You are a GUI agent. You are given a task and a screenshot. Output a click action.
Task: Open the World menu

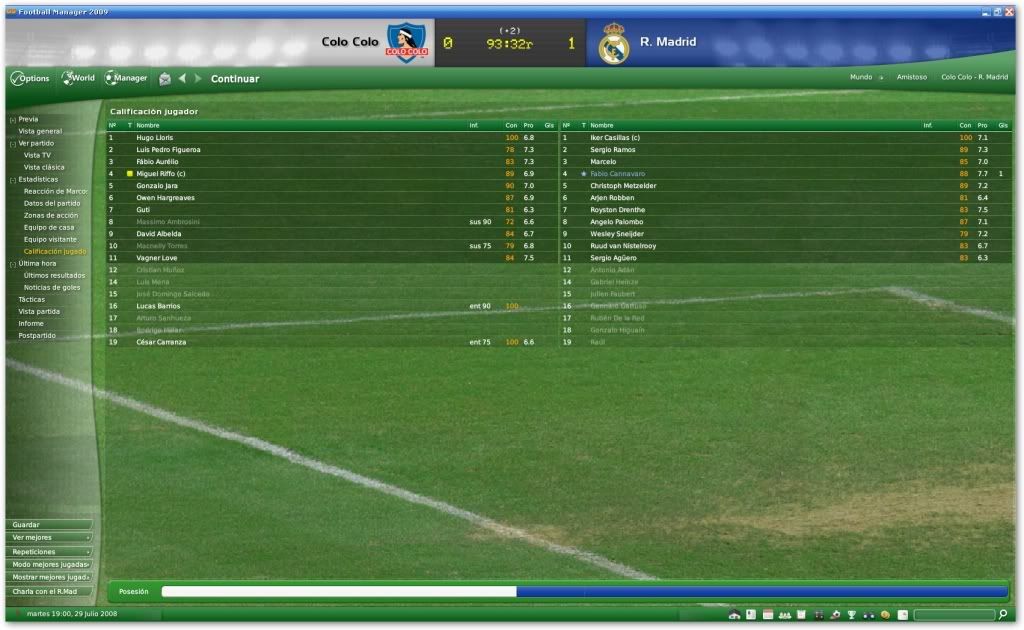click(x=79, y=78)
